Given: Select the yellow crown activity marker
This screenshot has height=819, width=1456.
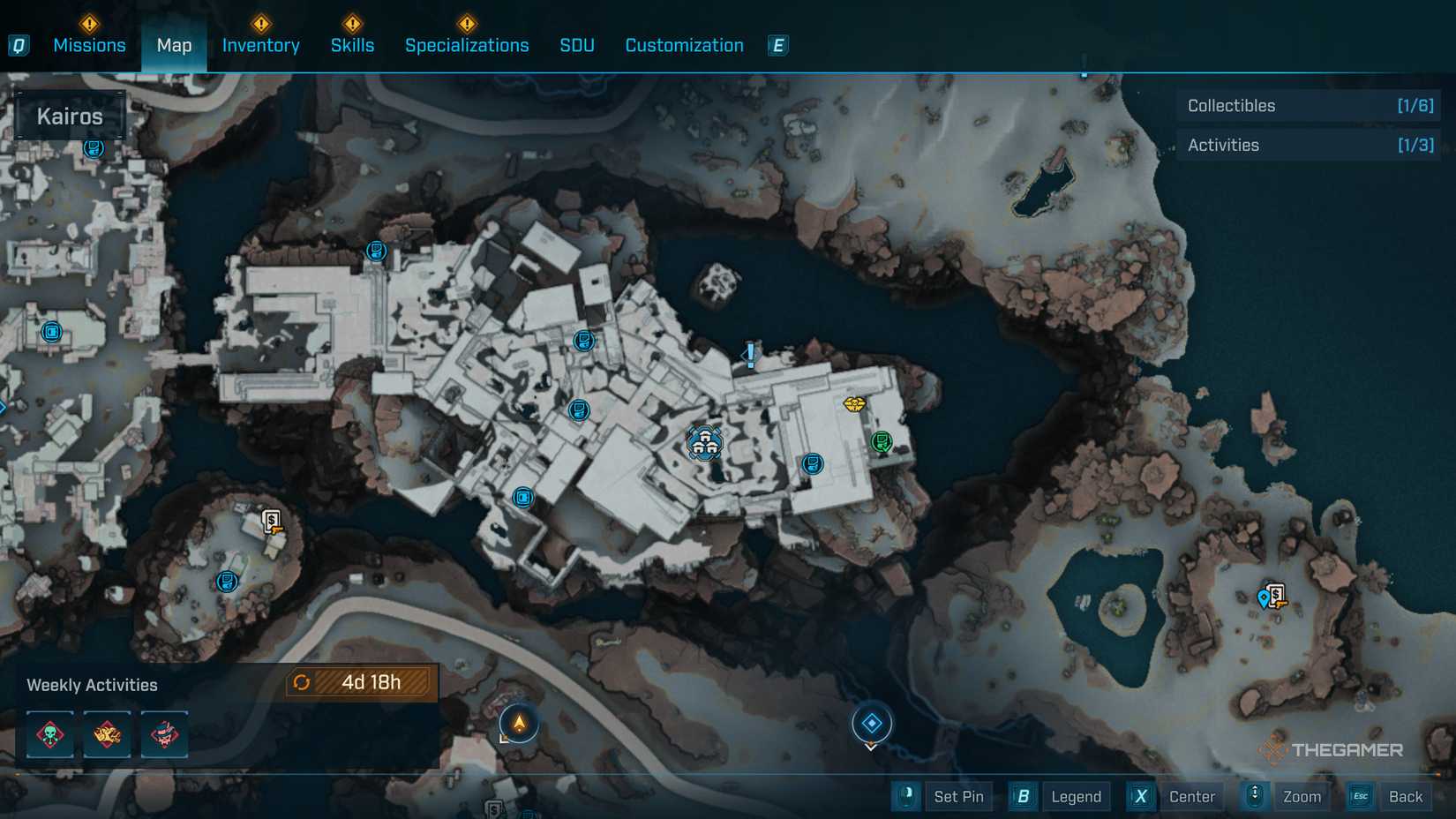Looking at the screenshot, I should [852, 402].
